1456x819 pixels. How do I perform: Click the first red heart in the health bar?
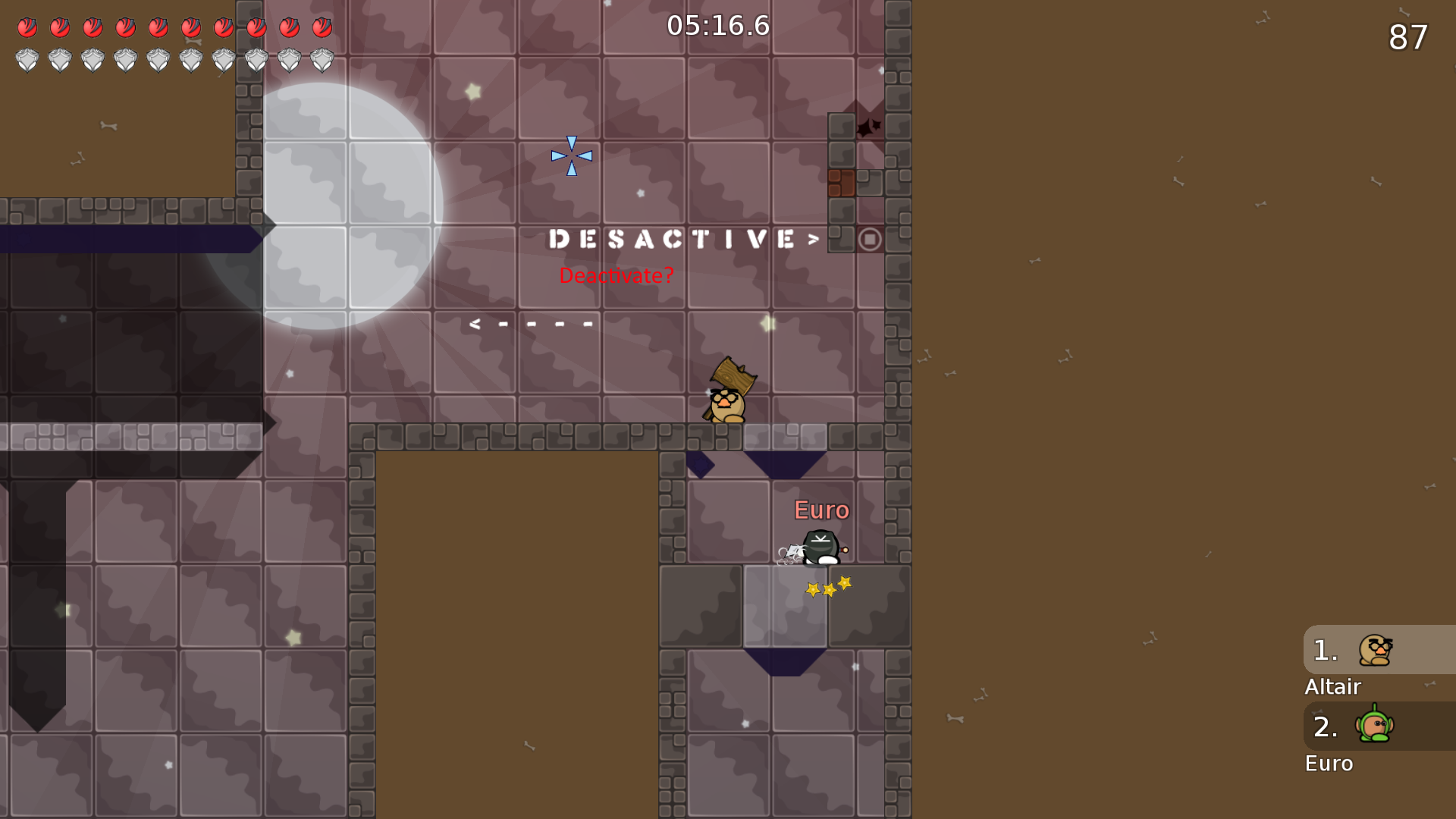(x=27, y=28)
